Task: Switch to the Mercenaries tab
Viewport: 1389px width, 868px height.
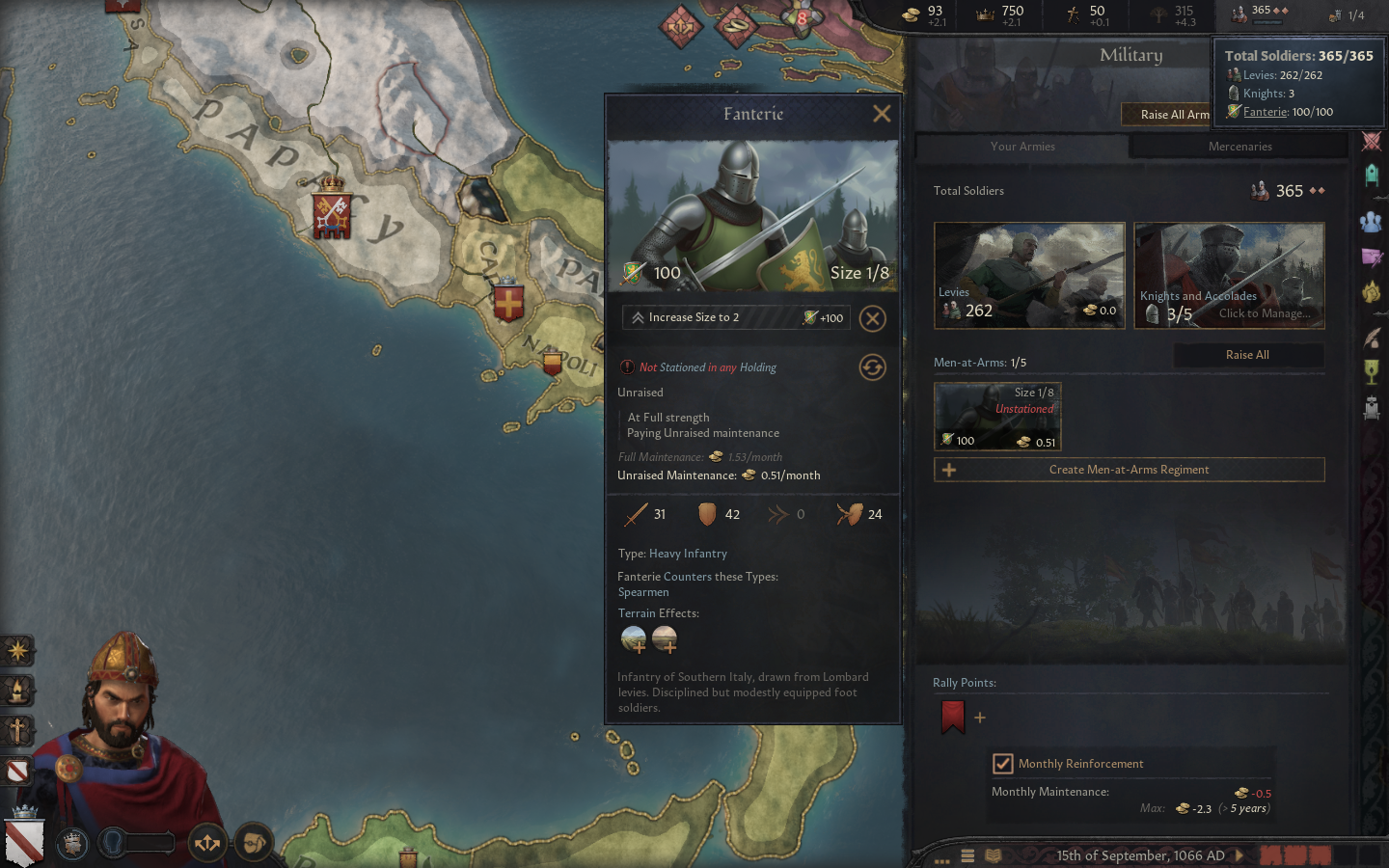Action: point(1239,147)
